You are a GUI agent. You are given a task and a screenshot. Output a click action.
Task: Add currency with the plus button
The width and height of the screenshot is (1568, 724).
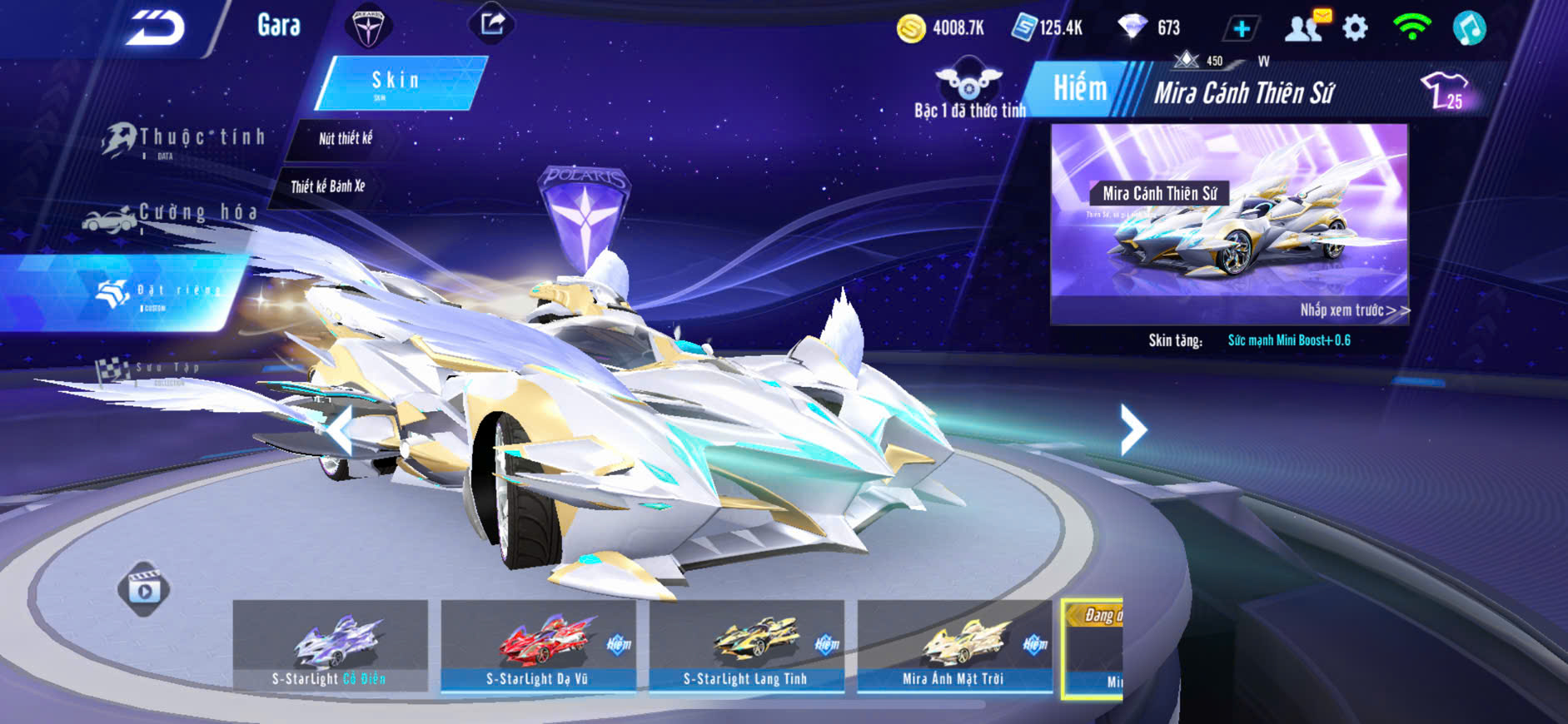coord(1241,29)
